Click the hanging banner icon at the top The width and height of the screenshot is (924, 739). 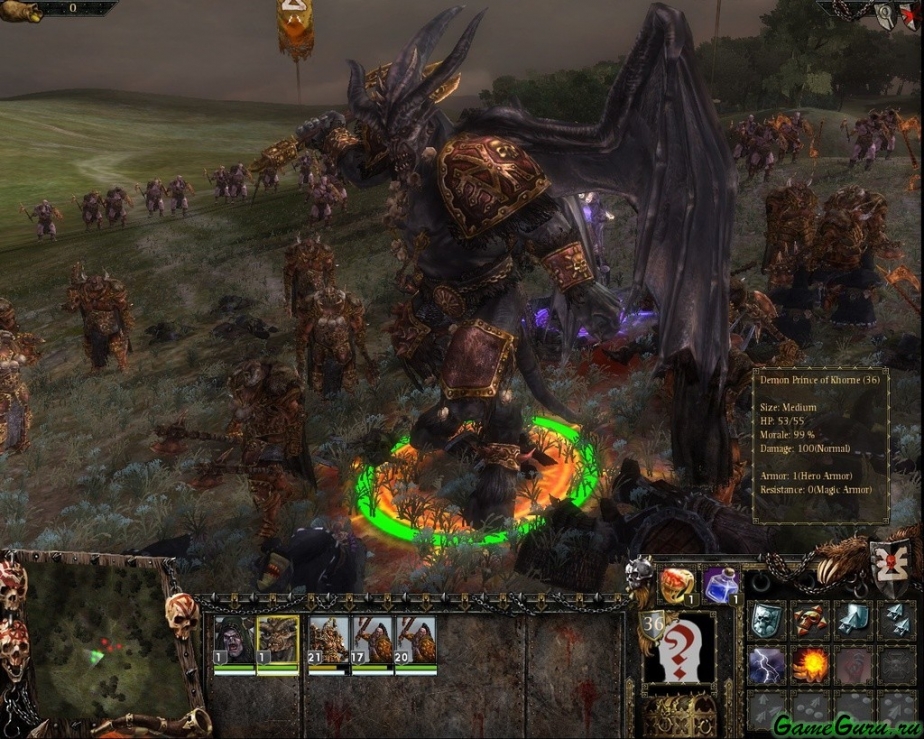[295, 25]
